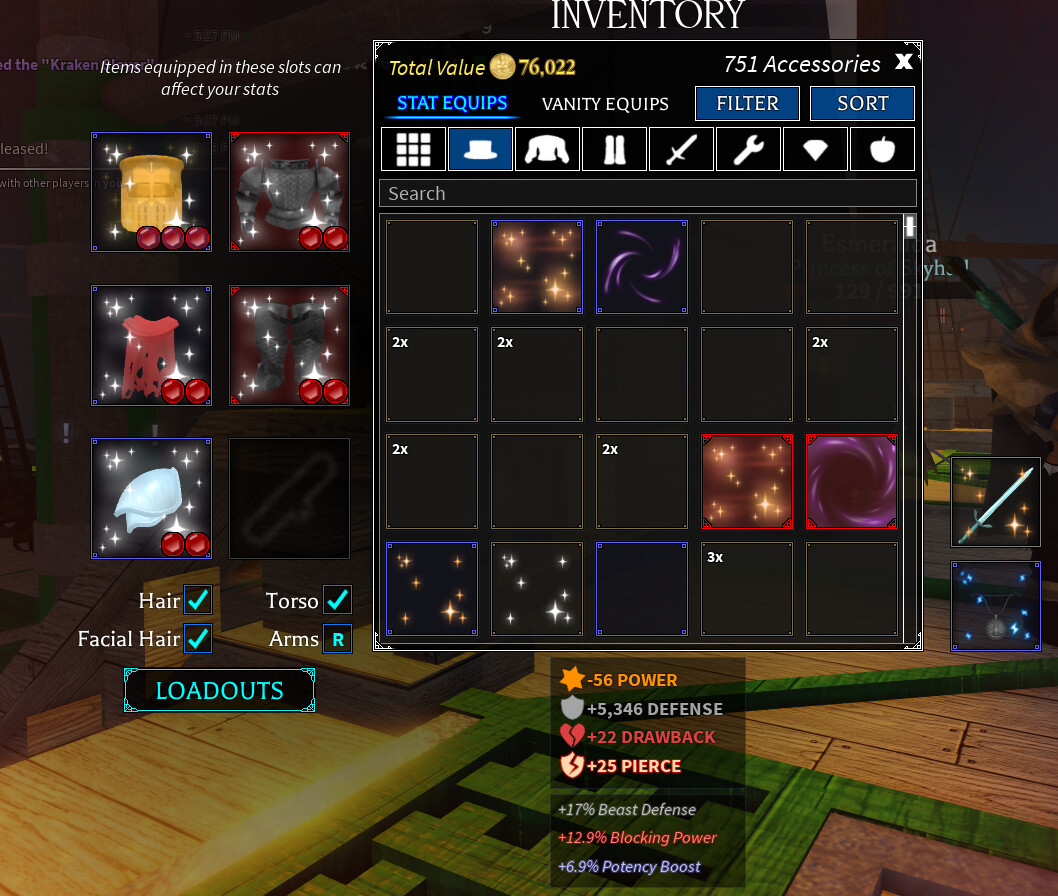Filter by the sword weapon category

pos(681,149)
